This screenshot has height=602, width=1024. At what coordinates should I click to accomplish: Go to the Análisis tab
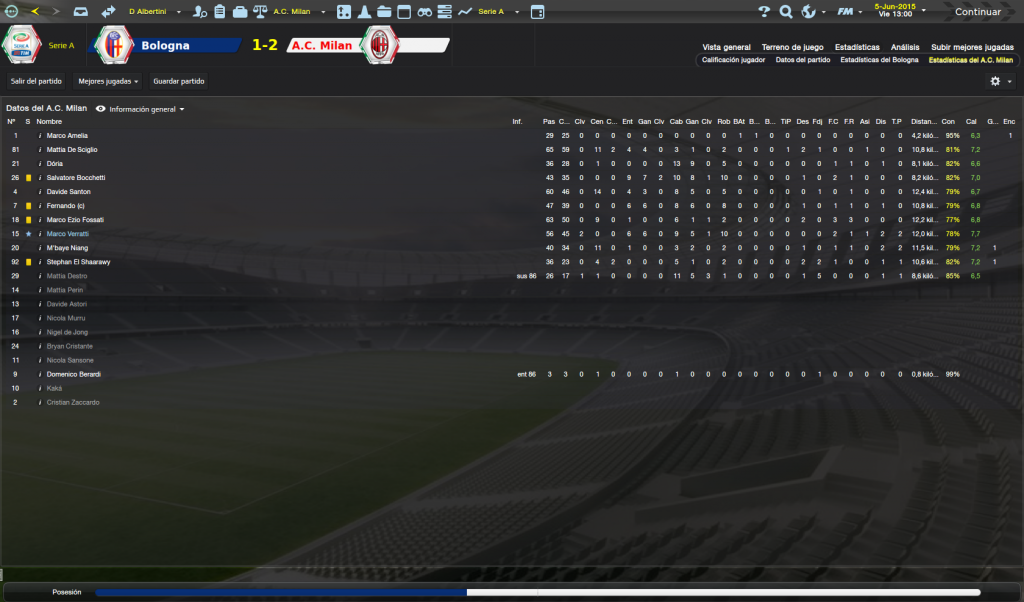click(x=905, y=47)
